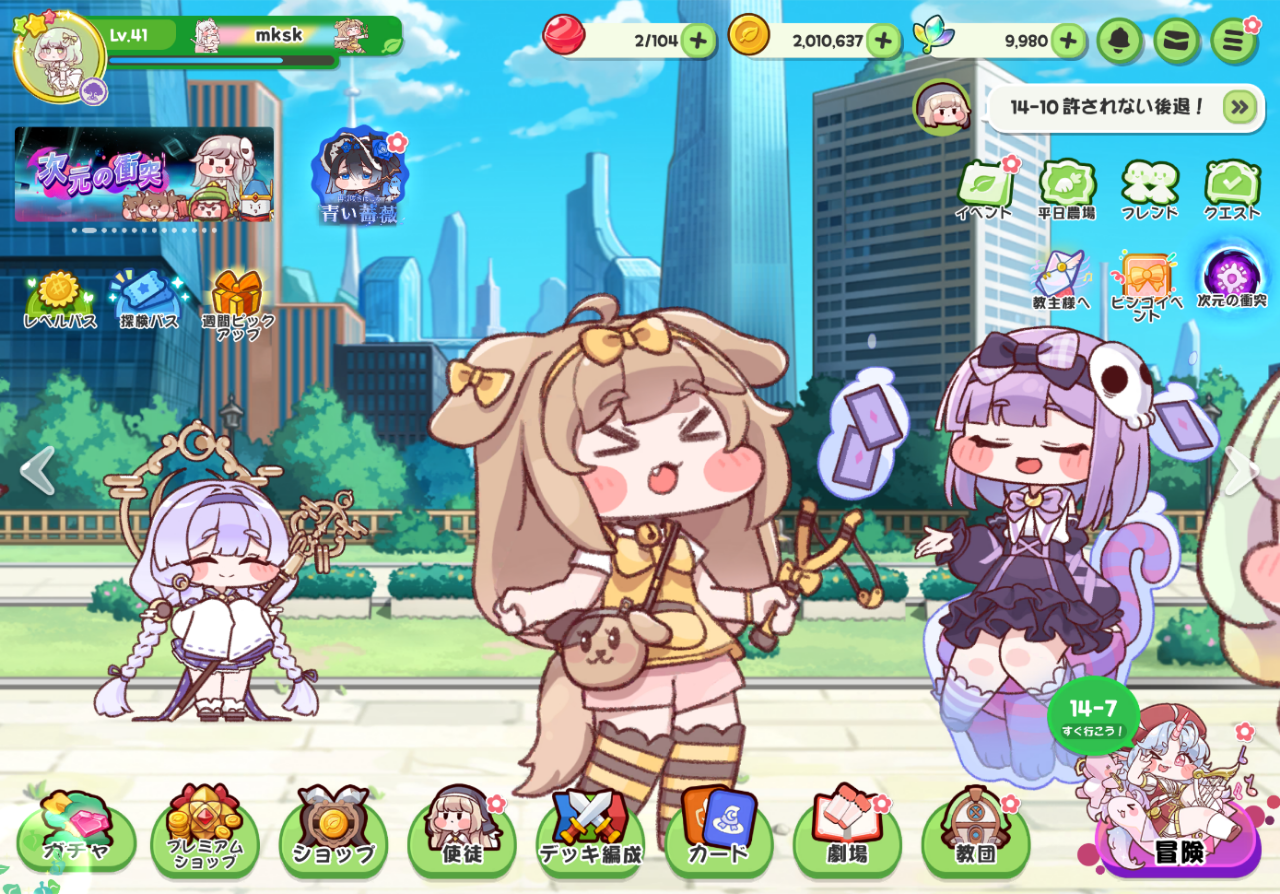Viewport: 1280px width, 894px height.
Task: Open the フレンド friends icon
Action: click(1149, 189)
